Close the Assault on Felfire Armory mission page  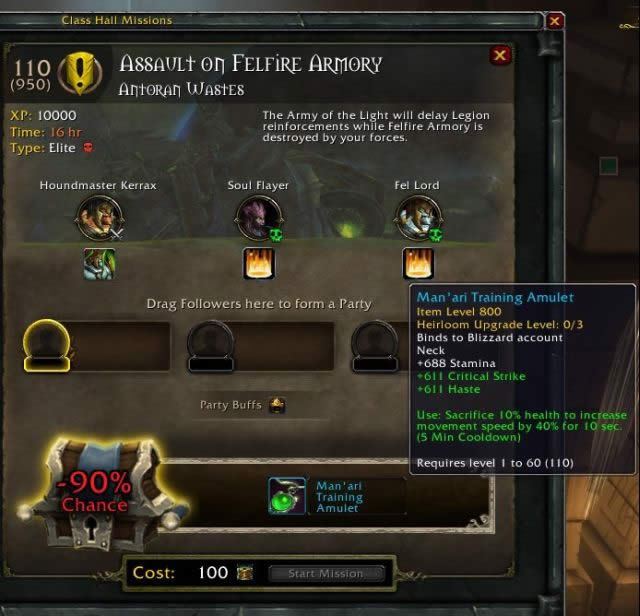tap(500, 56)
